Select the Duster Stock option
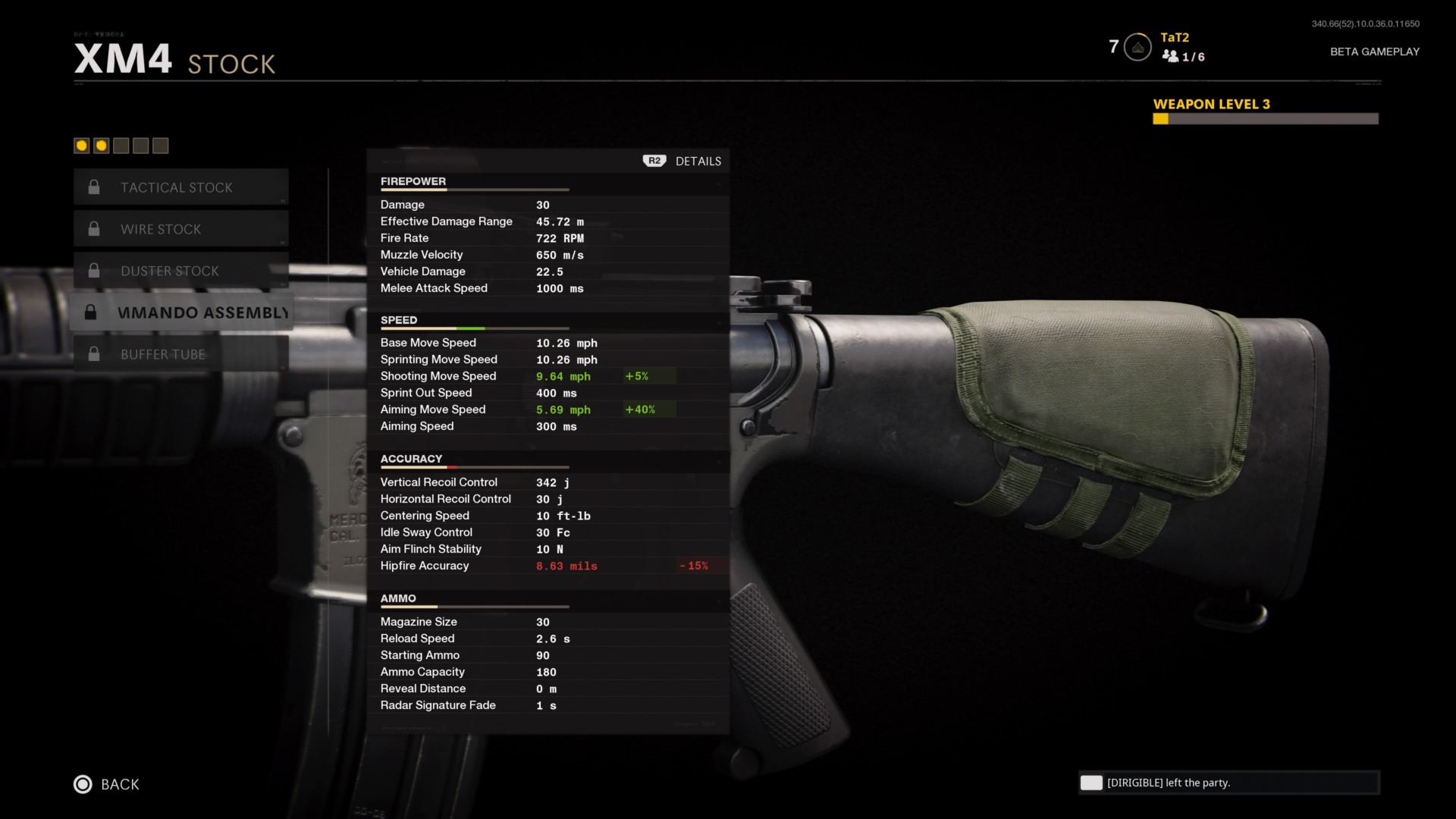This screenshot has width=1456, height=819. tap(171, 270)
